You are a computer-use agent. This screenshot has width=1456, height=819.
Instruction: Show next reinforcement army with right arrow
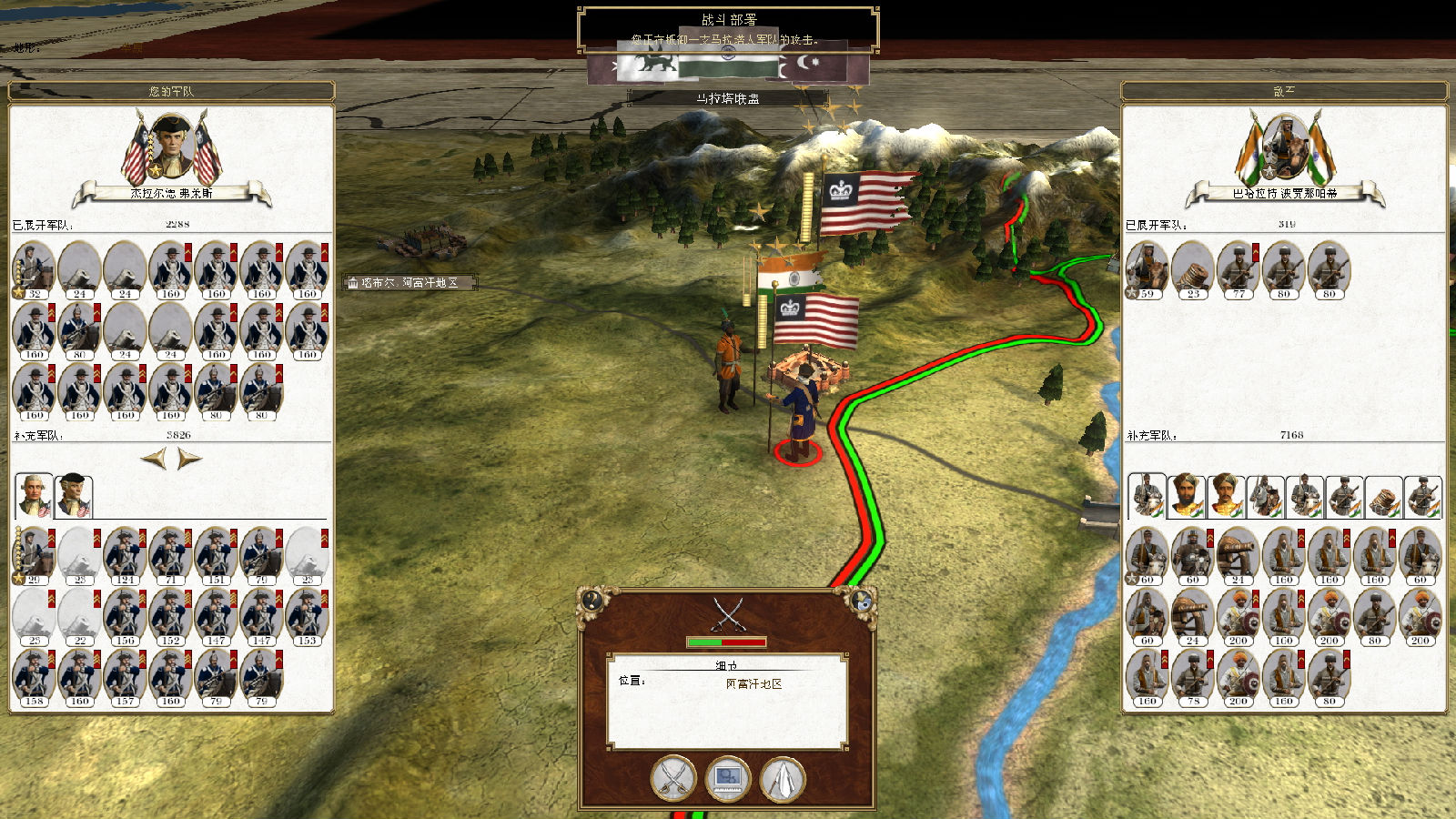pyautogui.click(x=189, y=459)
